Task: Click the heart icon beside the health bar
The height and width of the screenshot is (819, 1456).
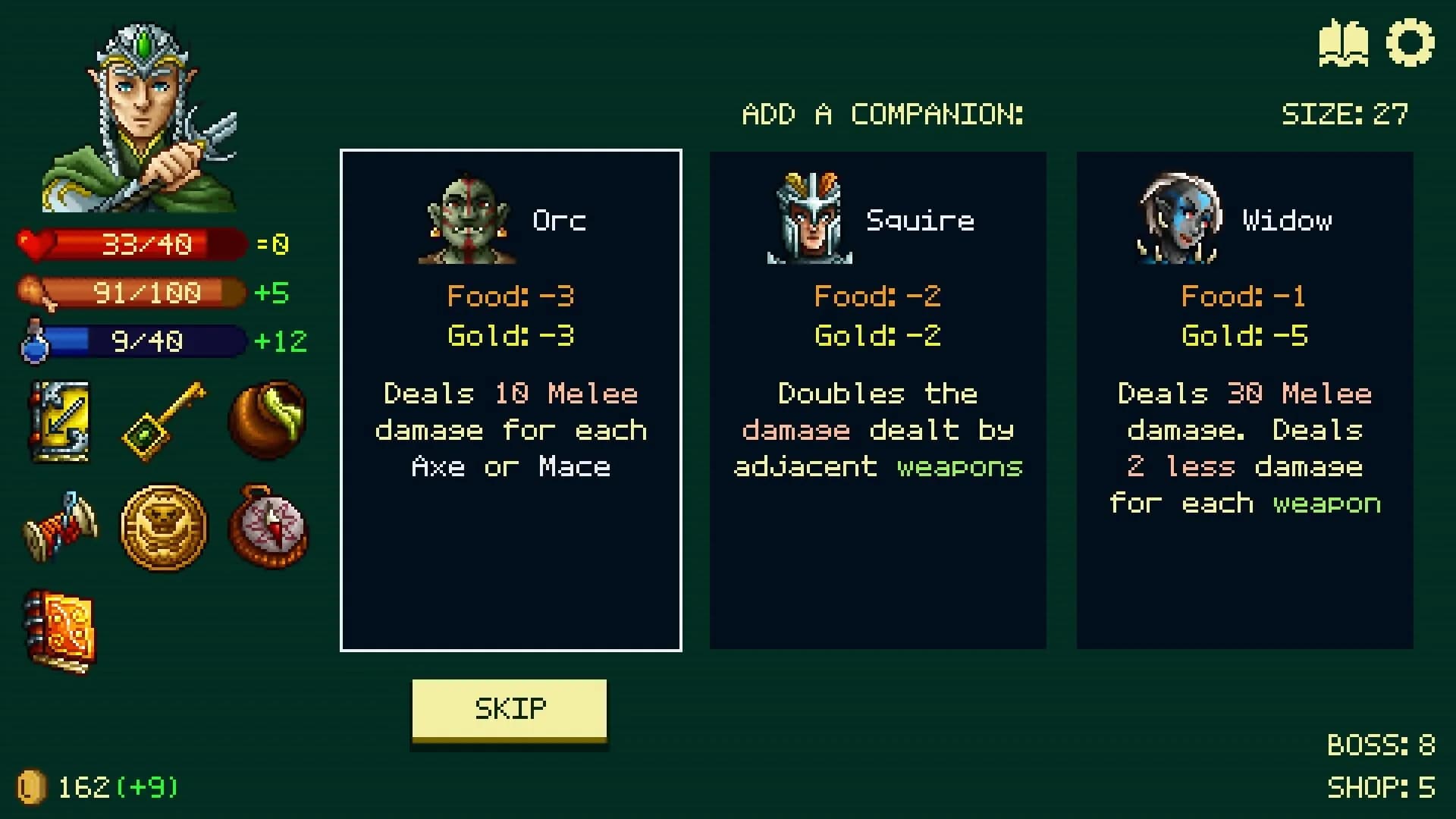Action: click(x=36, y=243)
